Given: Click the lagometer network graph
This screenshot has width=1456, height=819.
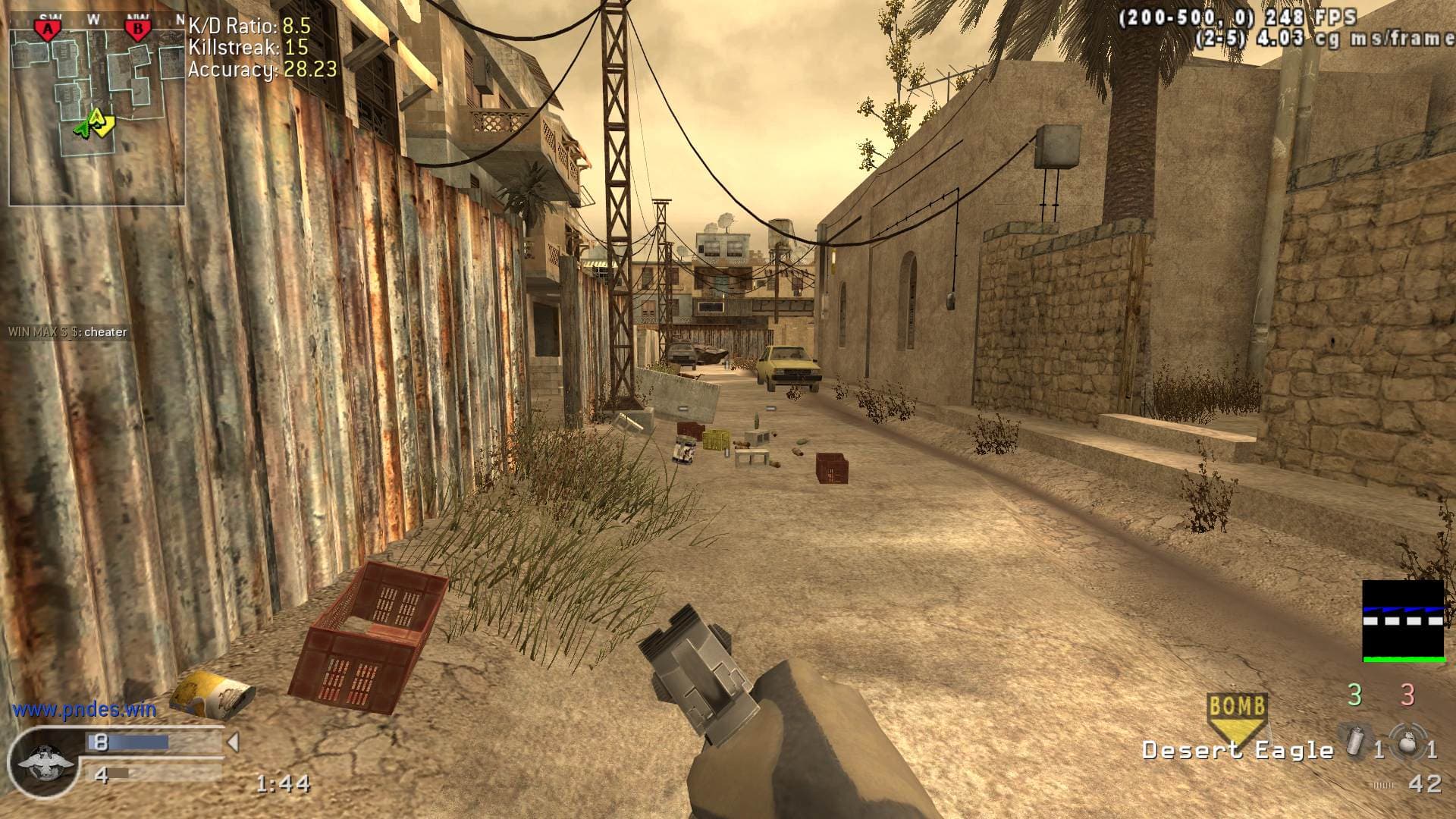Looking at the screenshot, I should click(1403, 621).
